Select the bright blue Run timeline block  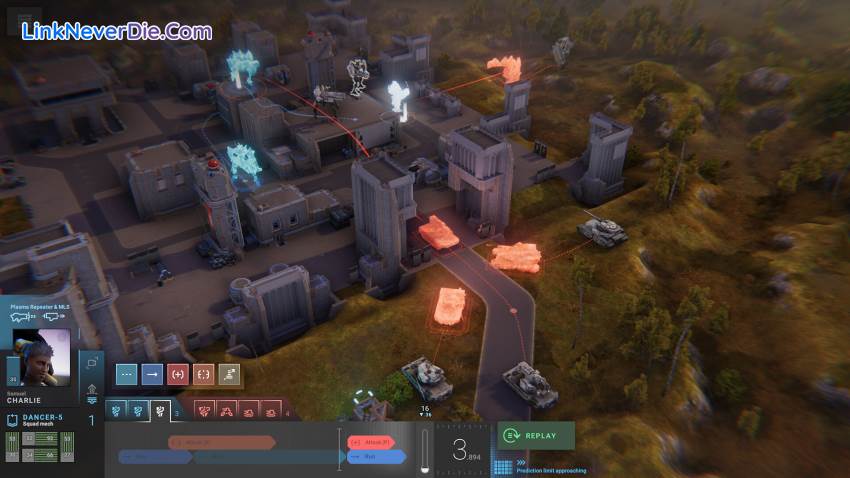pyautogui.click(x=376, y=457)
